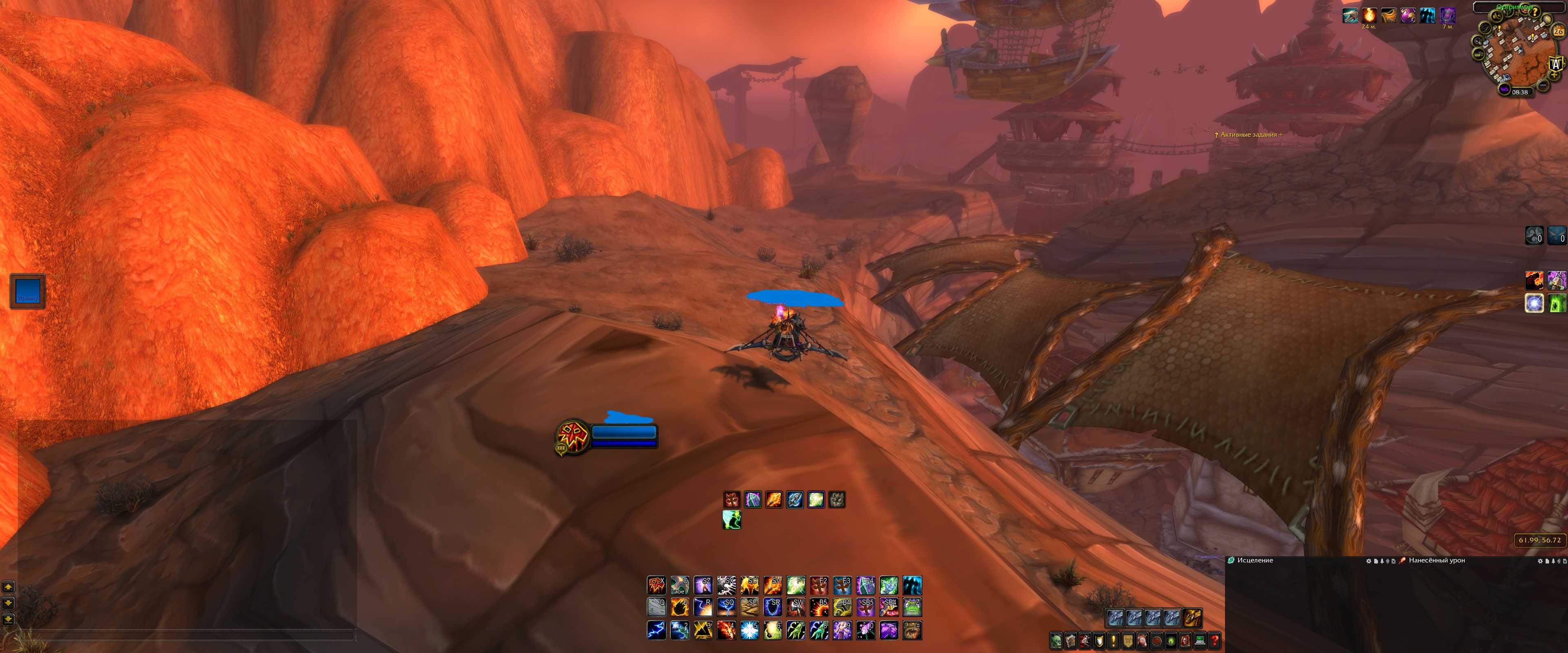The height and width of the screenshot is (653, 1568).
Task: Open the character info micro-menu button
Action: click(1056, 641)
